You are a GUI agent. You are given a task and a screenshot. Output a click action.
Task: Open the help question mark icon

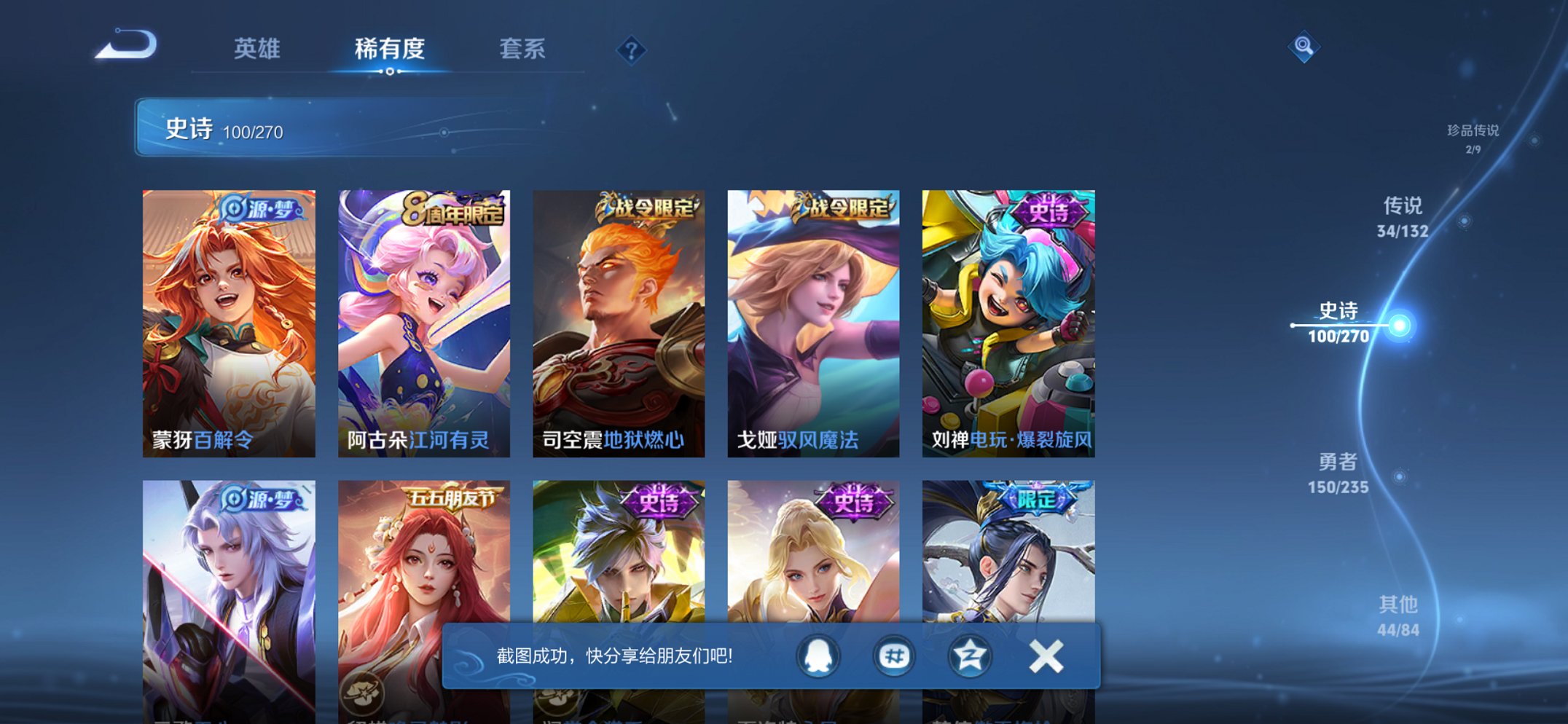(631, 50)
